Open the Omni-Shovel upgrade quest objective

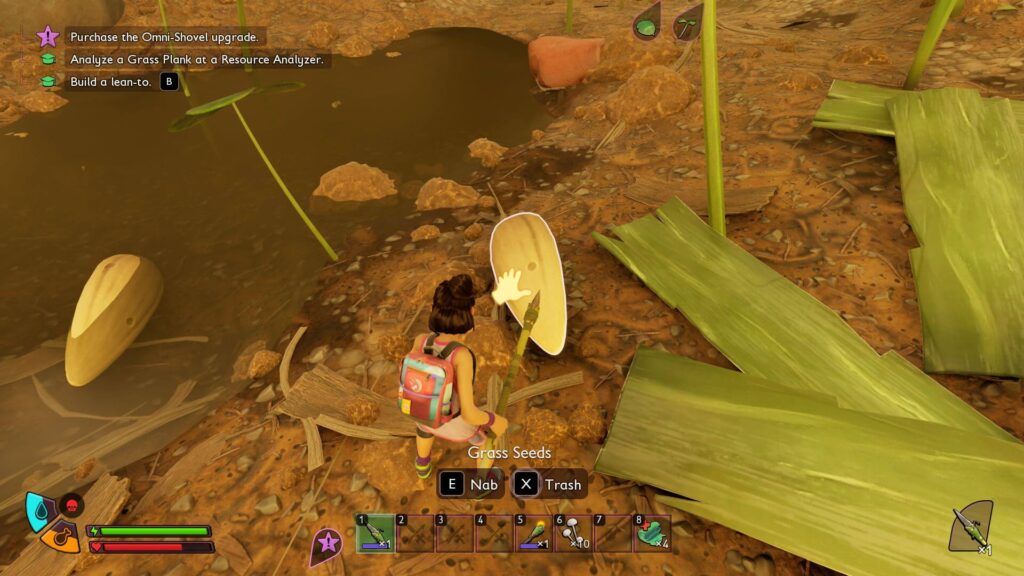pyautogui.click(x=164, y=37)
